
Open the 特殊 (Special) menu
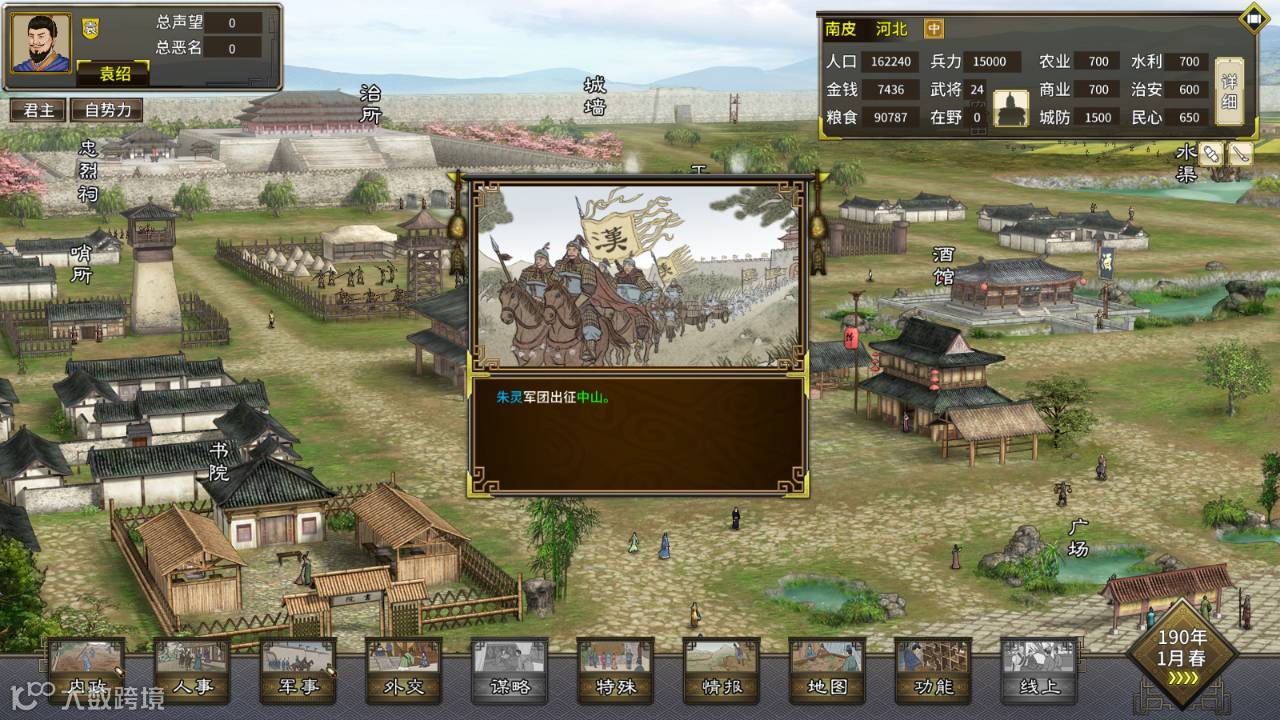click(x=616, y=670)
